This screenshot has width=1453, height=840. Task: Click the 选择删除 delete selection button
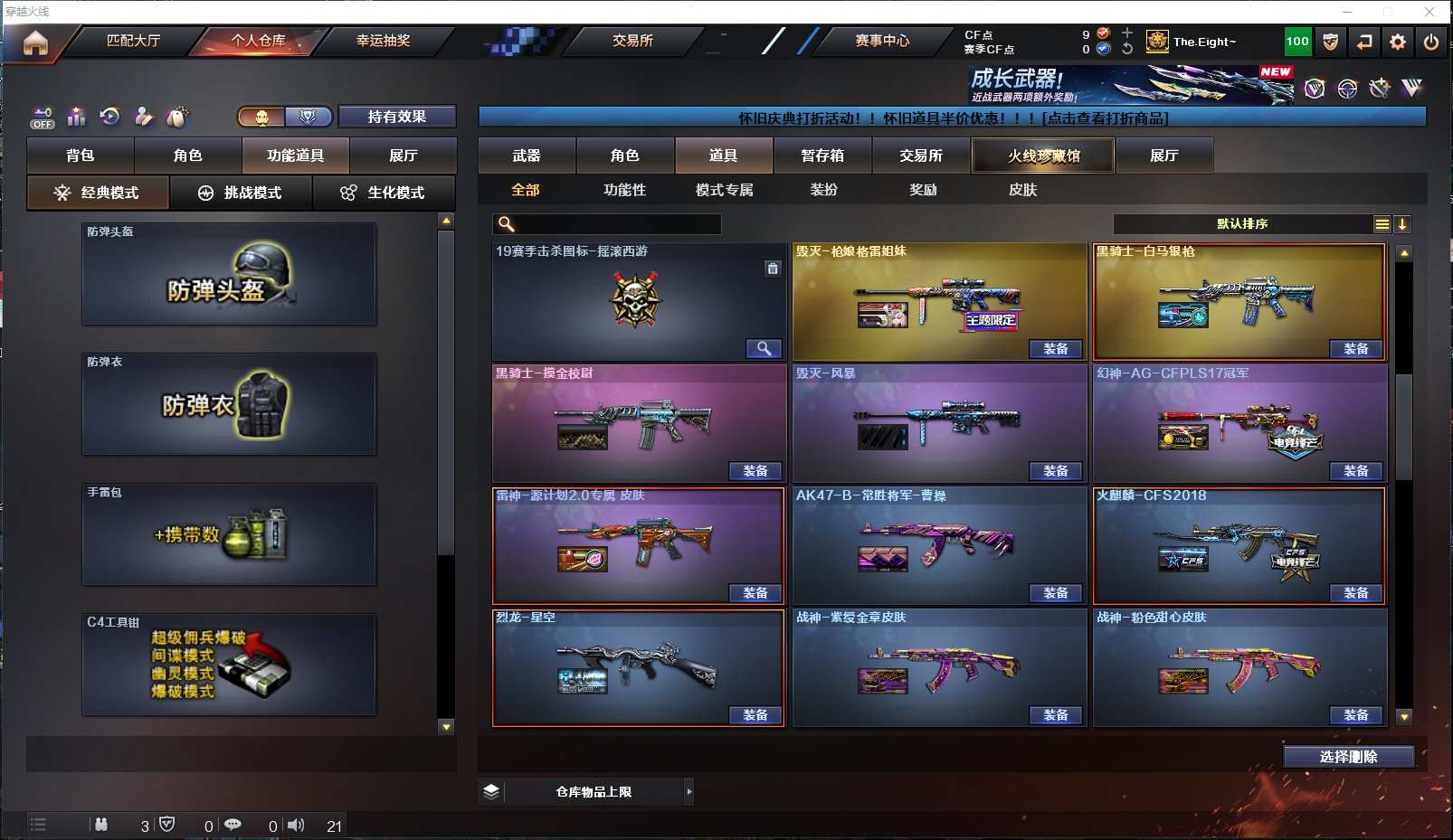point(1348,757)
